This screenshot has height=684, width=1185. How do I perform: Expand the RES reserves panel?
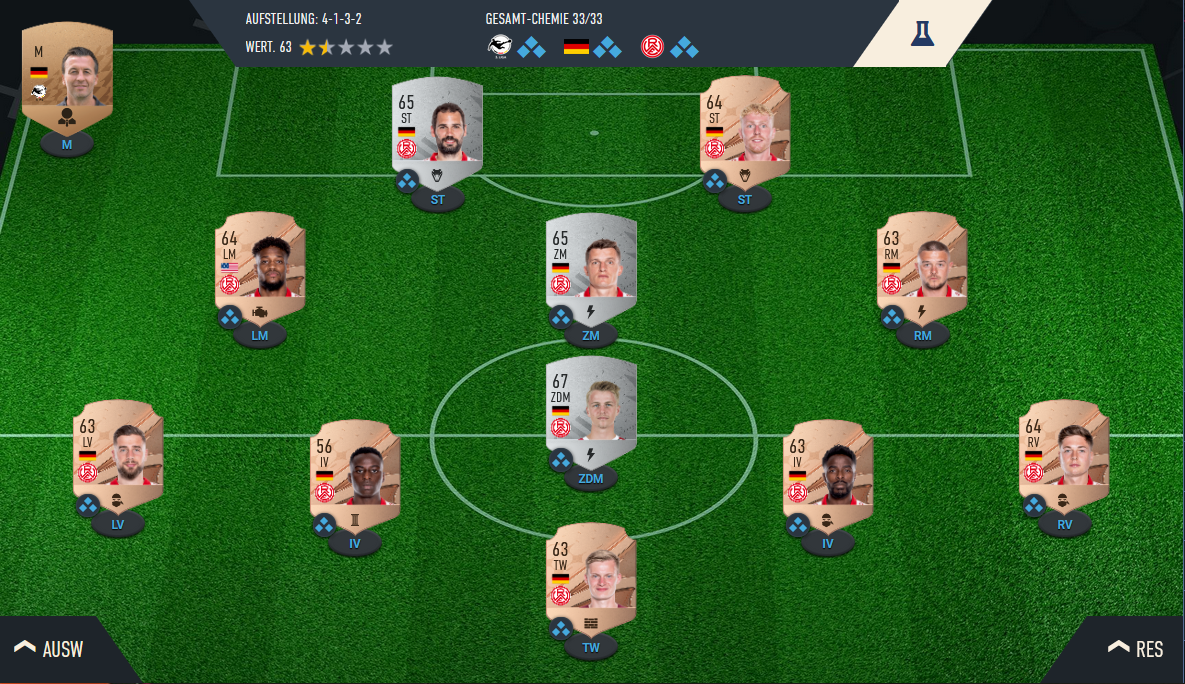[1135, 649]
